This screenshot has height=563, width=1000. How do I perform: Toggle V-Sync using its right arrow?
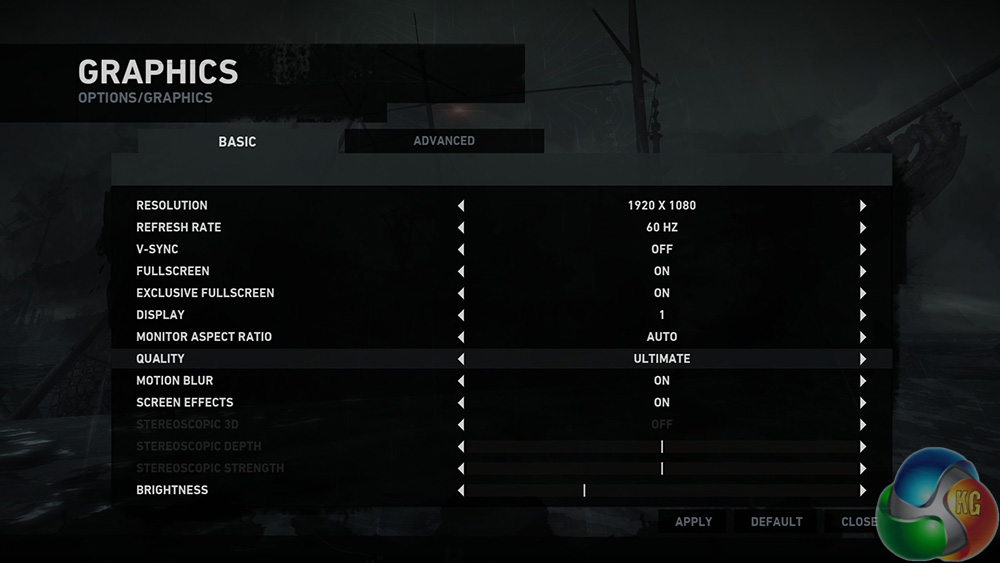pos(862,250)
